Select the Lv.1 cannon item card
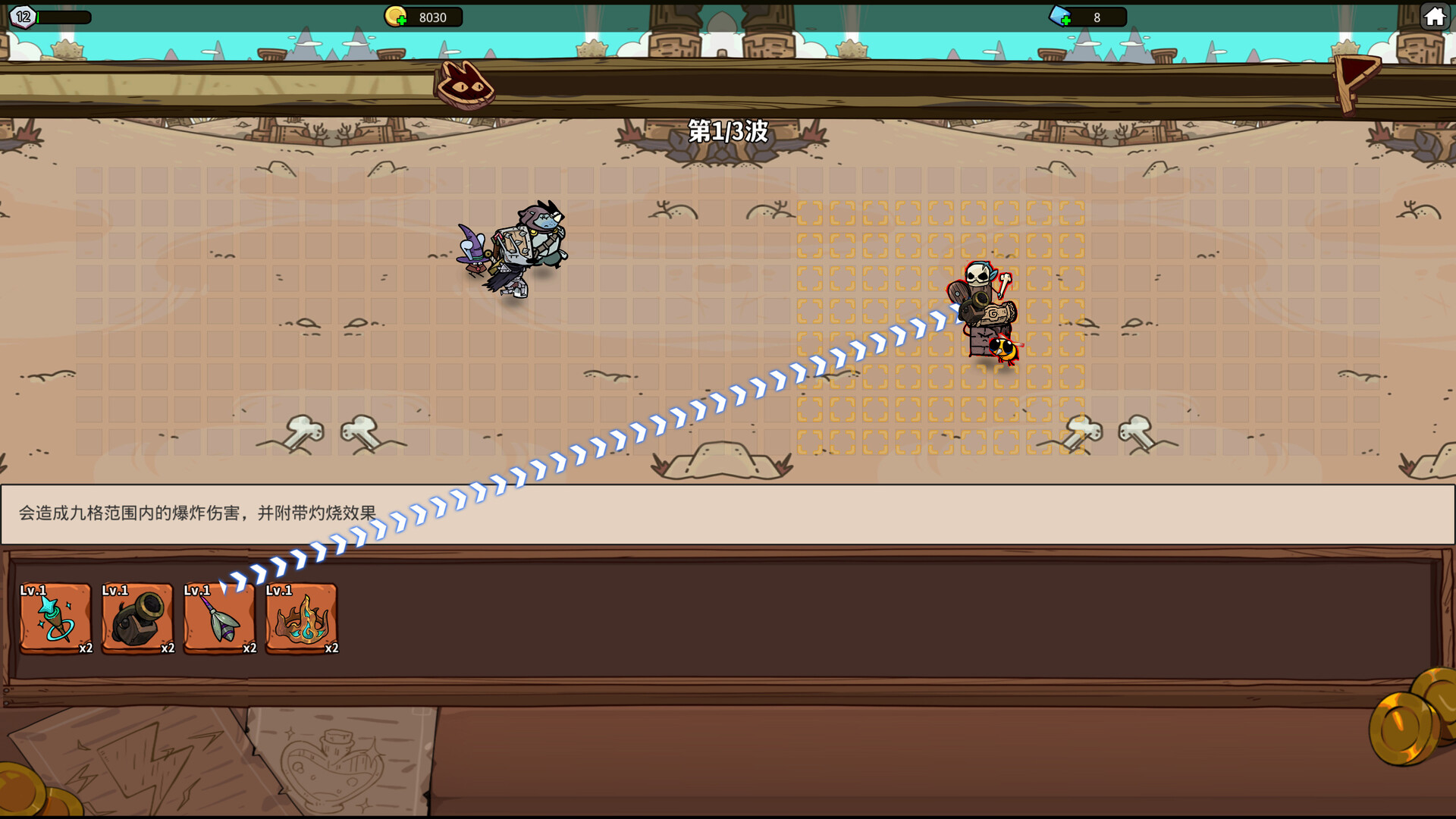 (136, 620)
